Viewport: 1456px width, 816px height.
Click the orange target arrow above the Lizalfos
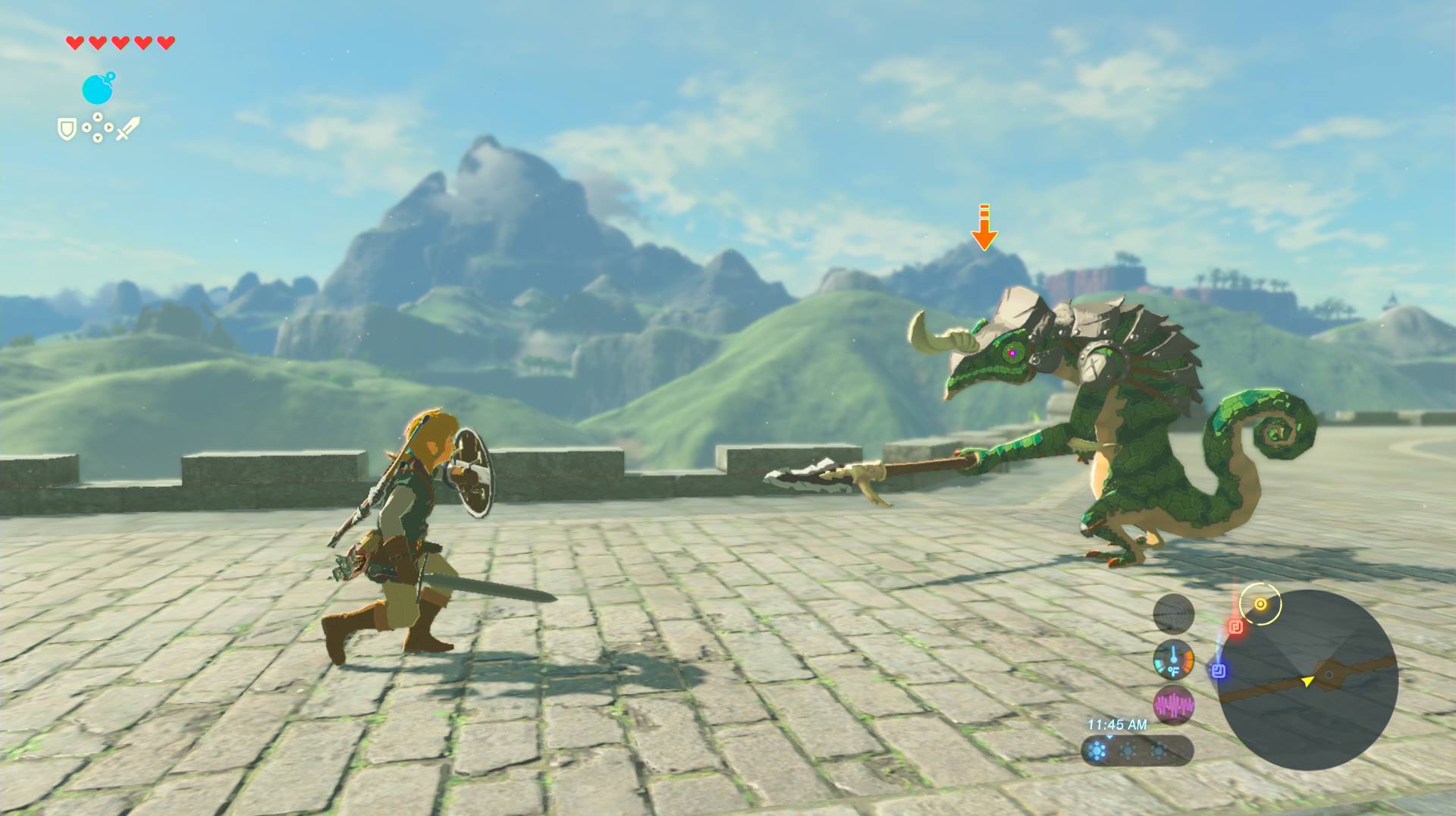[986, 228]
